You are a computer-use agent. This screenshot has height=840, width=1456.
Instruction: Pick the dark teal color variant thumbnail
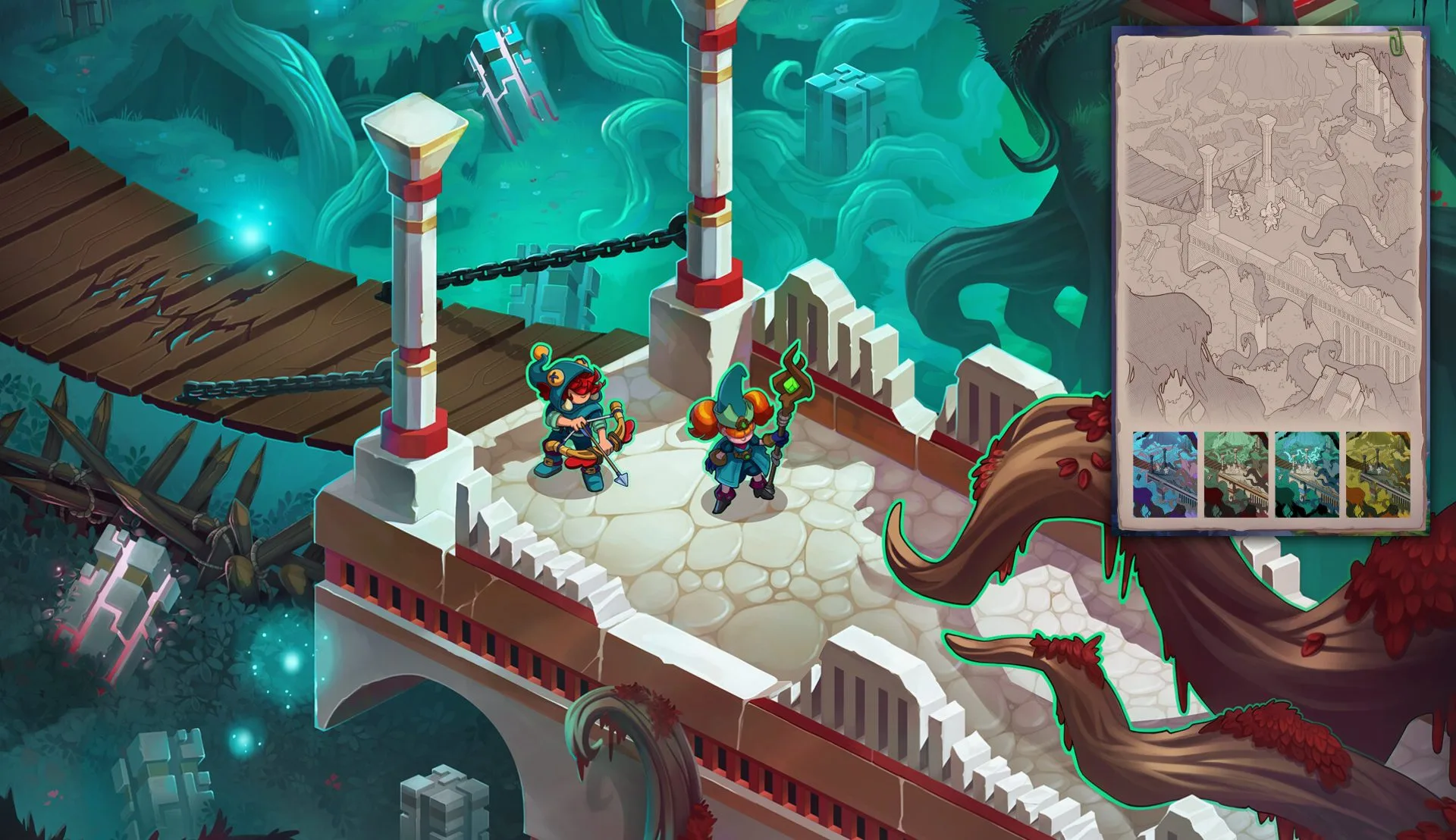1307,475
